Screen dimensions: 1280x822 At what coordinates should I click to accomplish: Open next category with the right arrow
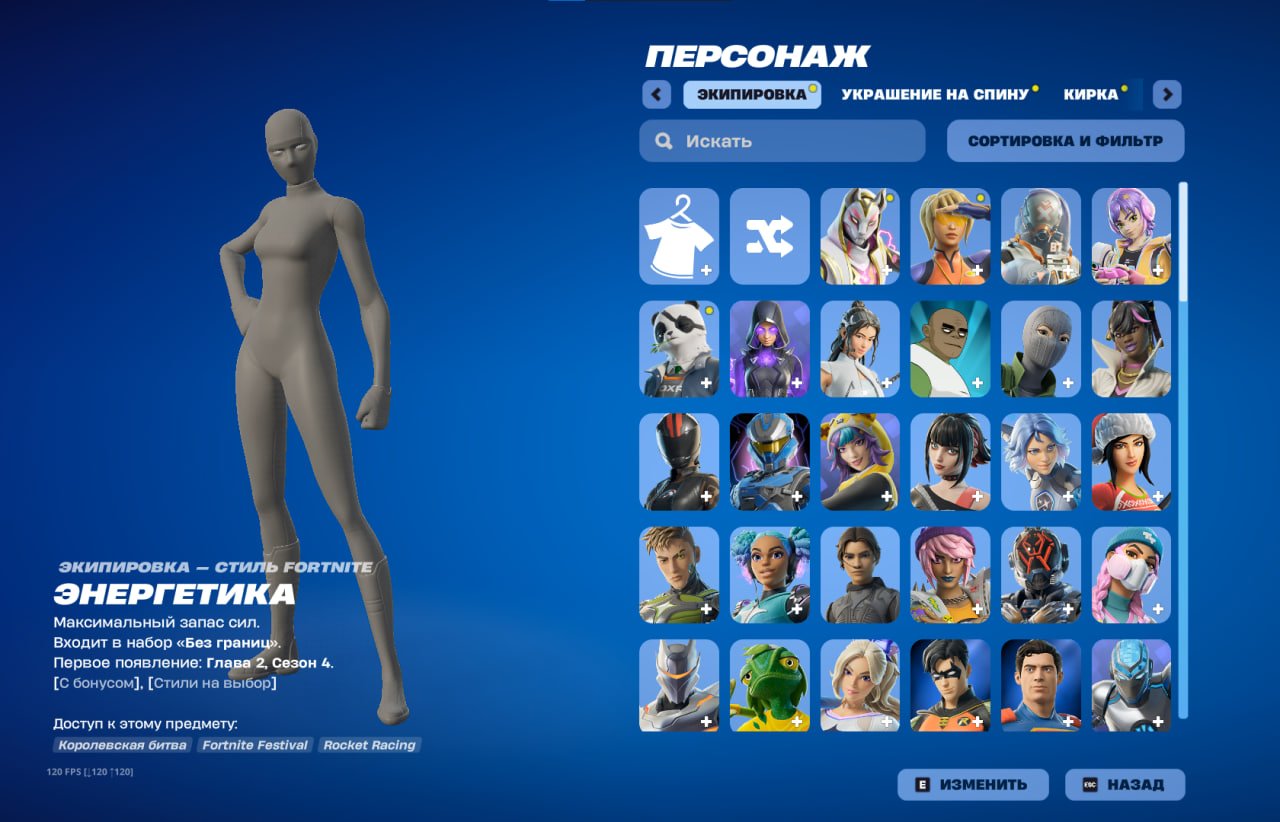coord(1165,93)
